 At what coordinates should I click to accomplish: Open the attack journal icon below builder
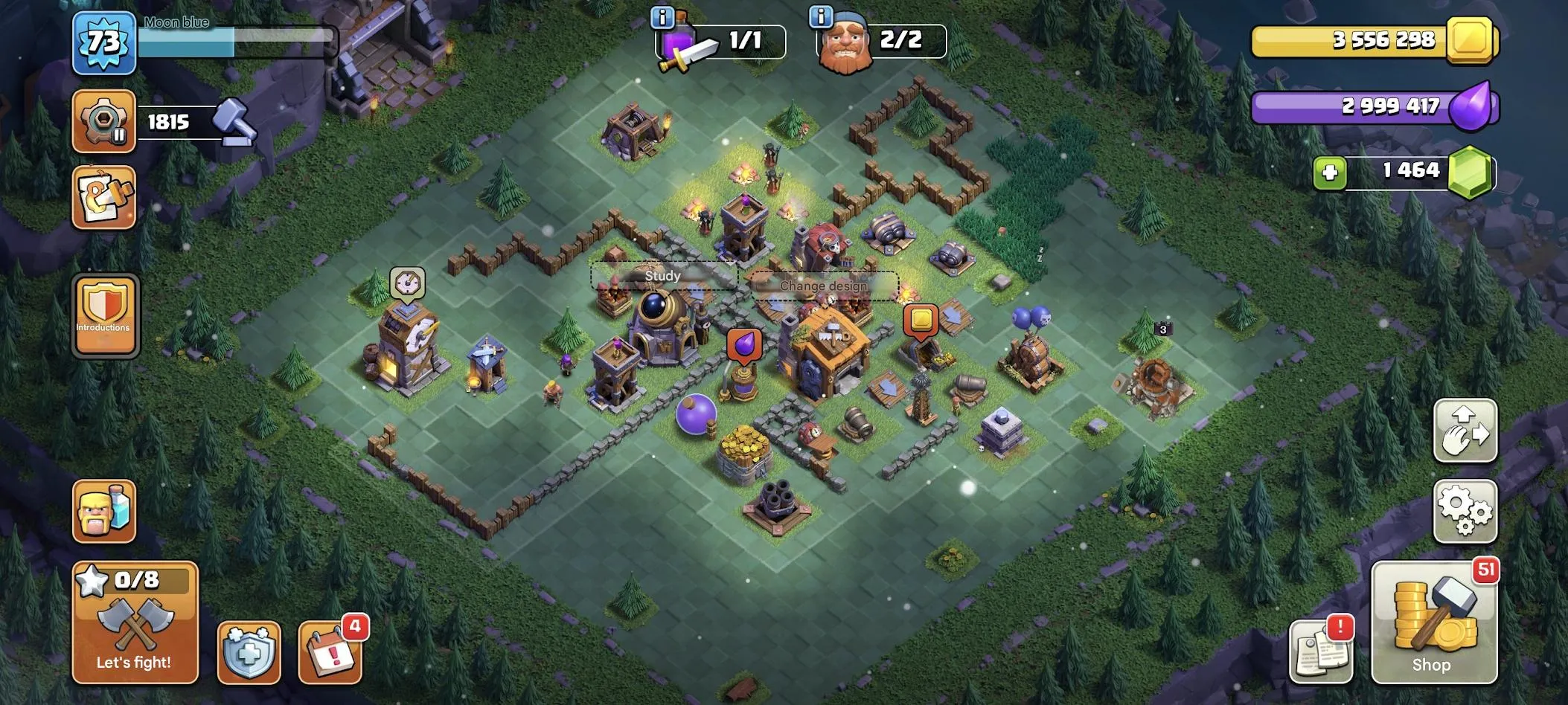104,196
